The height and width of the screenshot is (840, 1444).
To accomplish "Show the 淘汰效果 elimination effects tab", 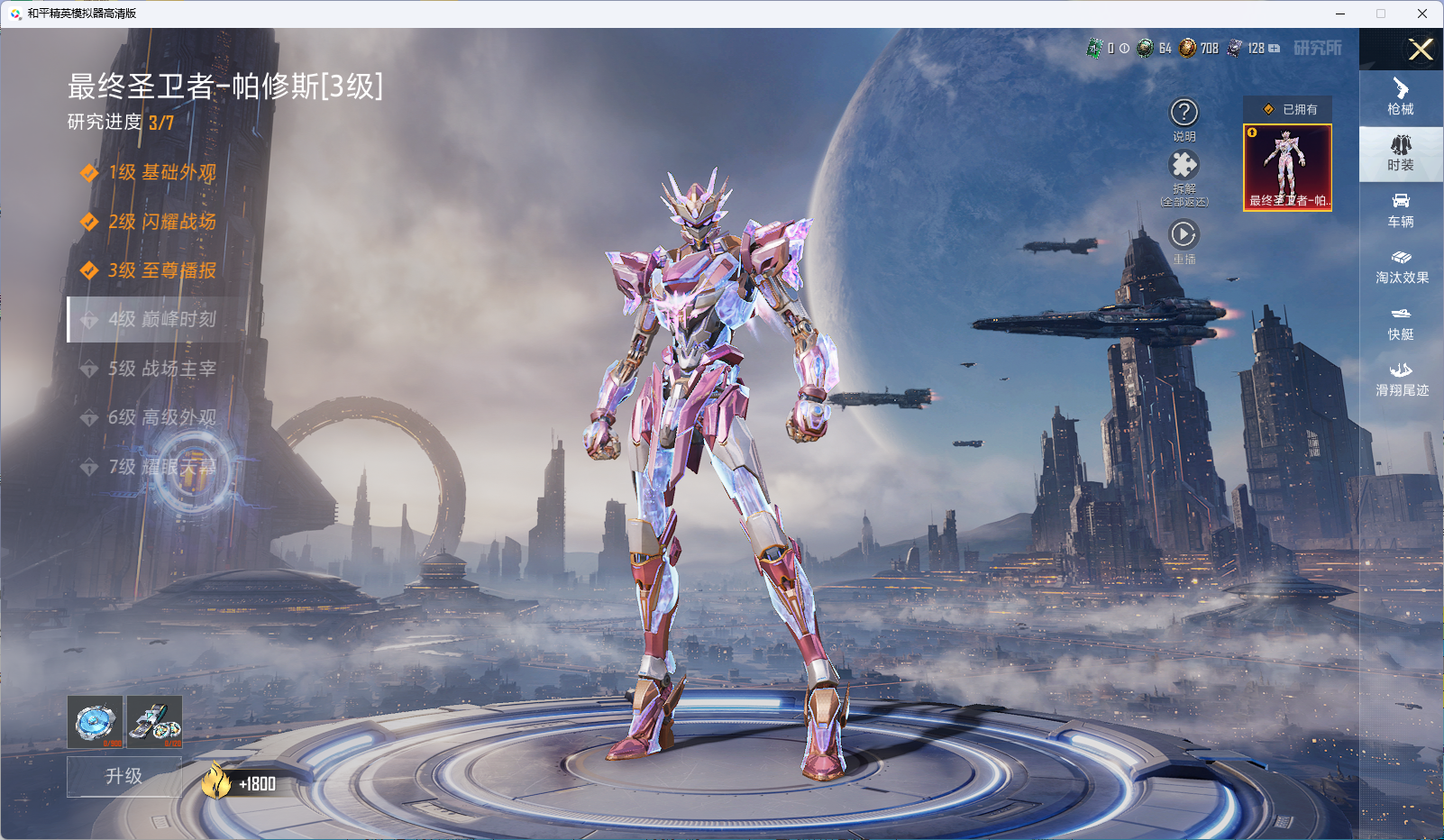I will [x=1401, y=267].
